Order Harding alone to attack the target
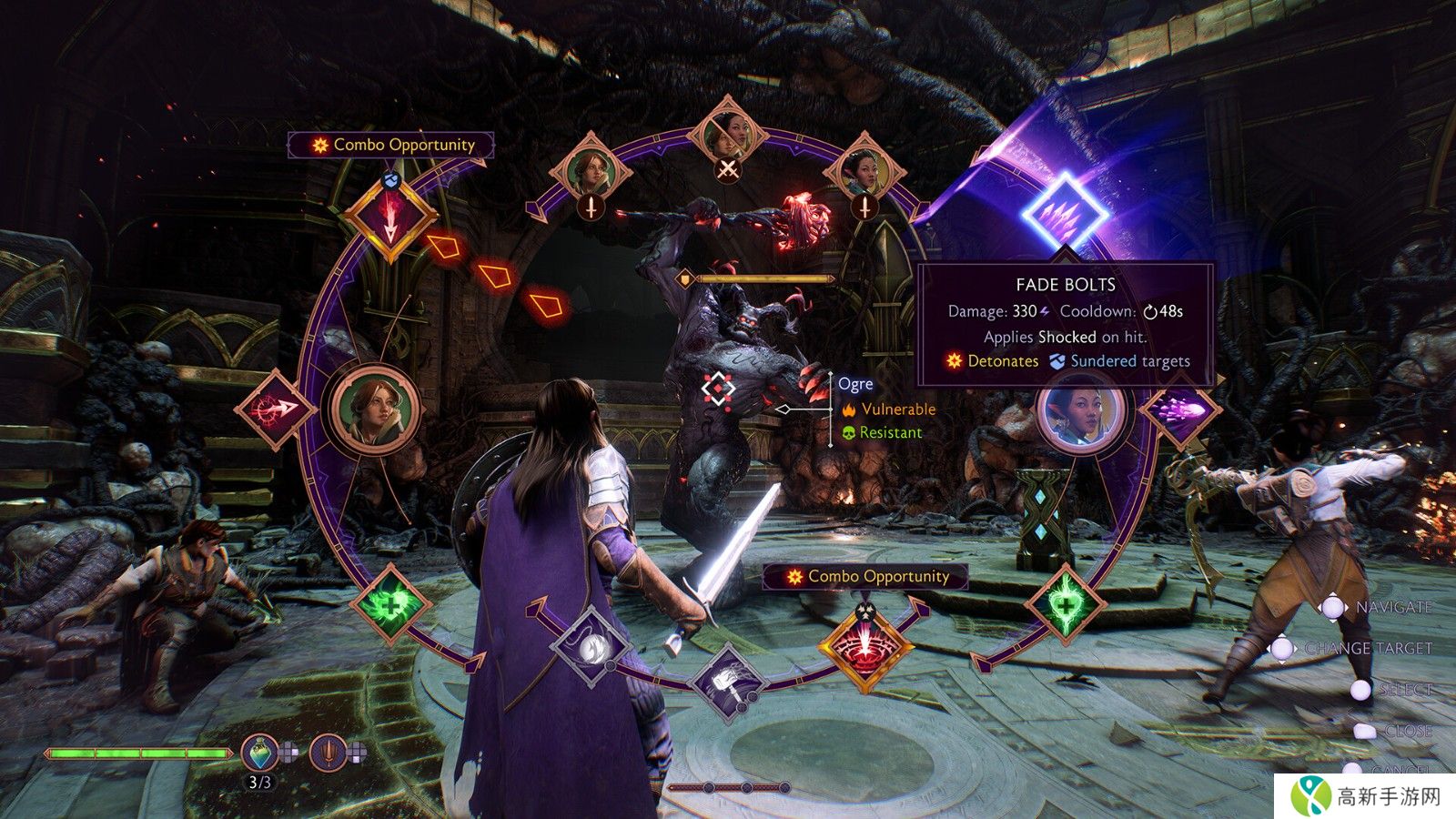The height and width of the screenshot is (819, 1456). coord(591,173)
